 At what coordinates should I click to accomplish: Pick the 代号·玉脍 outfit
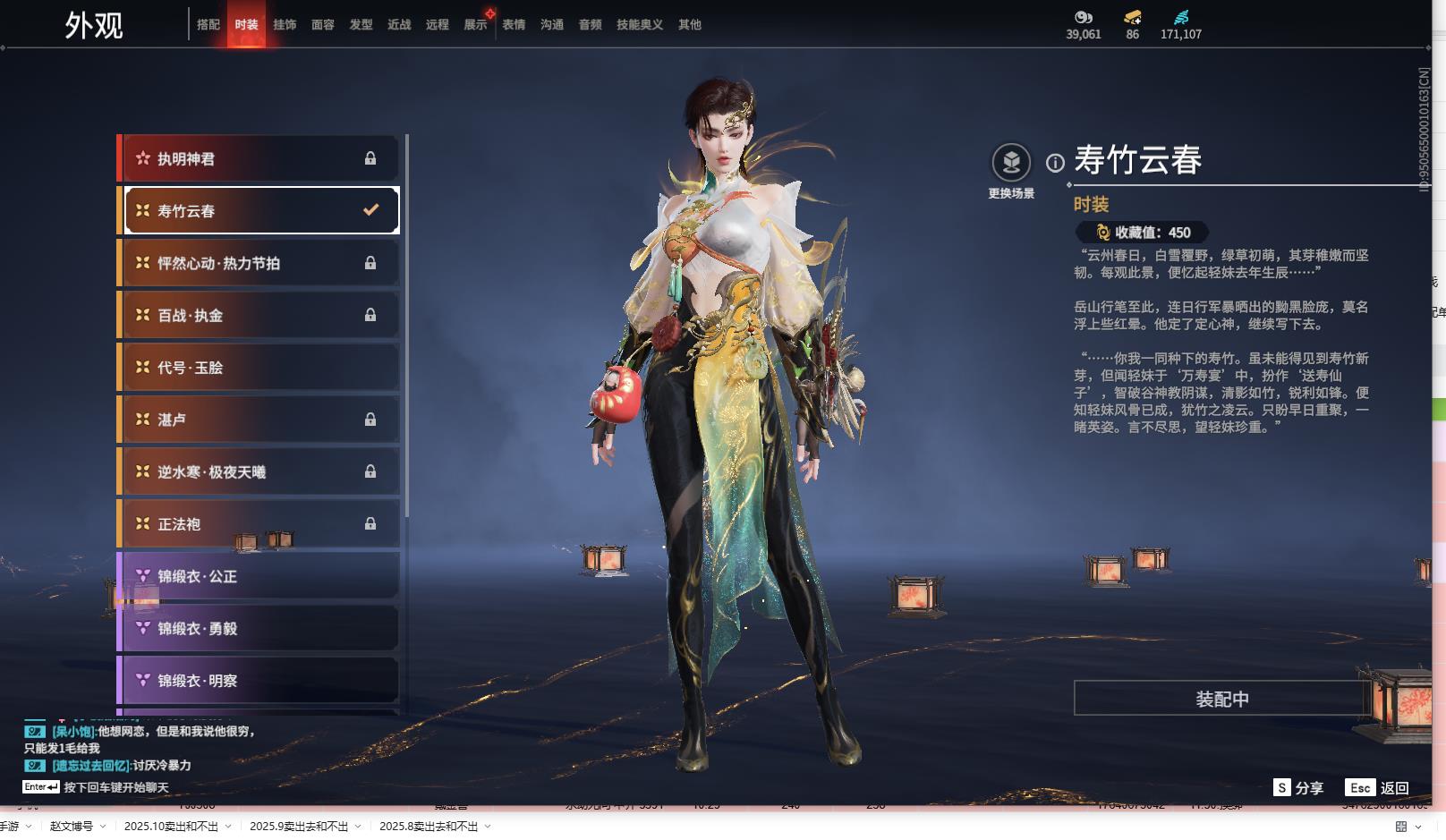(x=259, y=368)
